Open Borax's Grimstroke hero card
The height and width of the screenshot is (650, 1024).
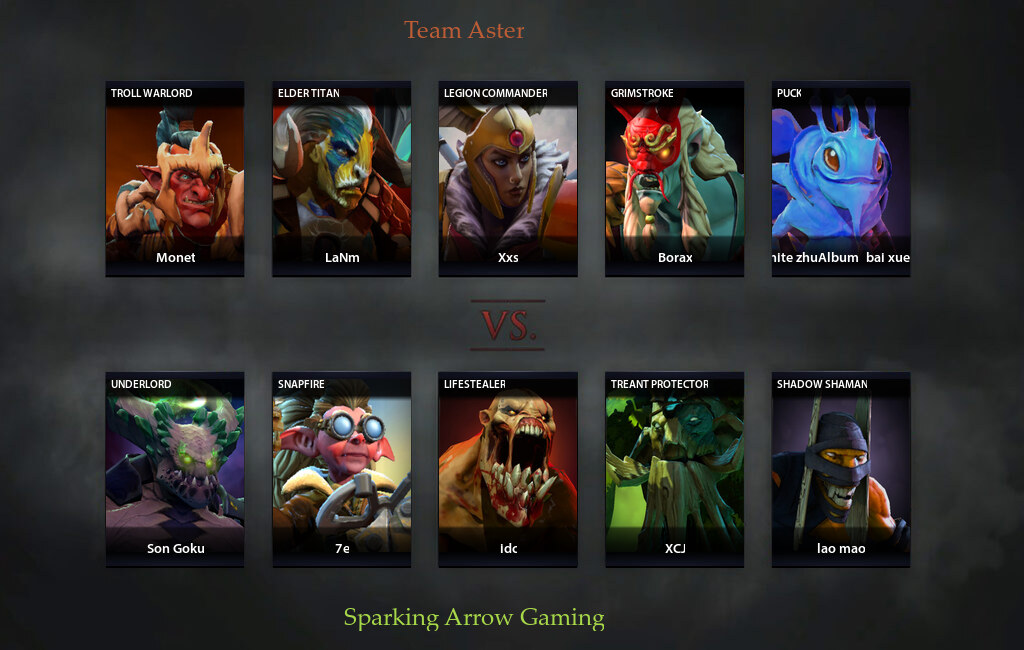675,178
